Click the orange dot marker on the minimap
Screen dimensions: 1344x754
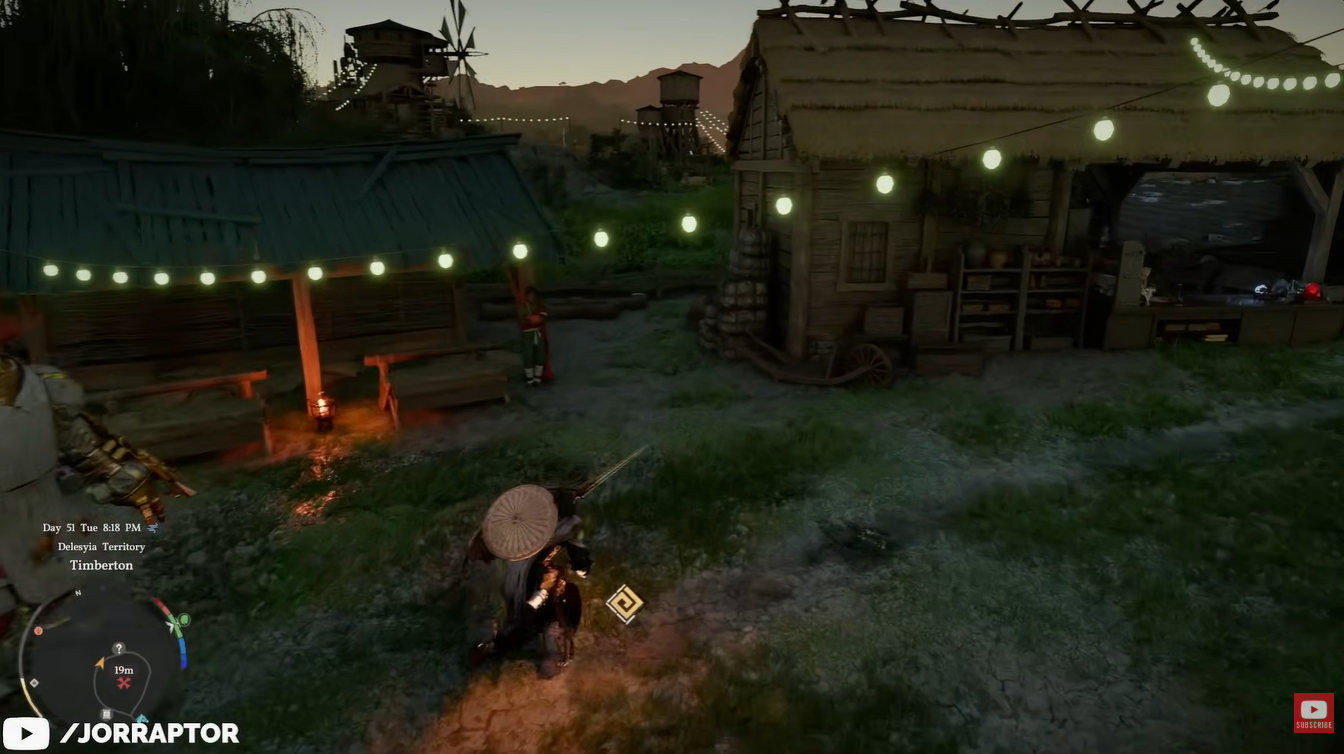click(x=38, y=631)
